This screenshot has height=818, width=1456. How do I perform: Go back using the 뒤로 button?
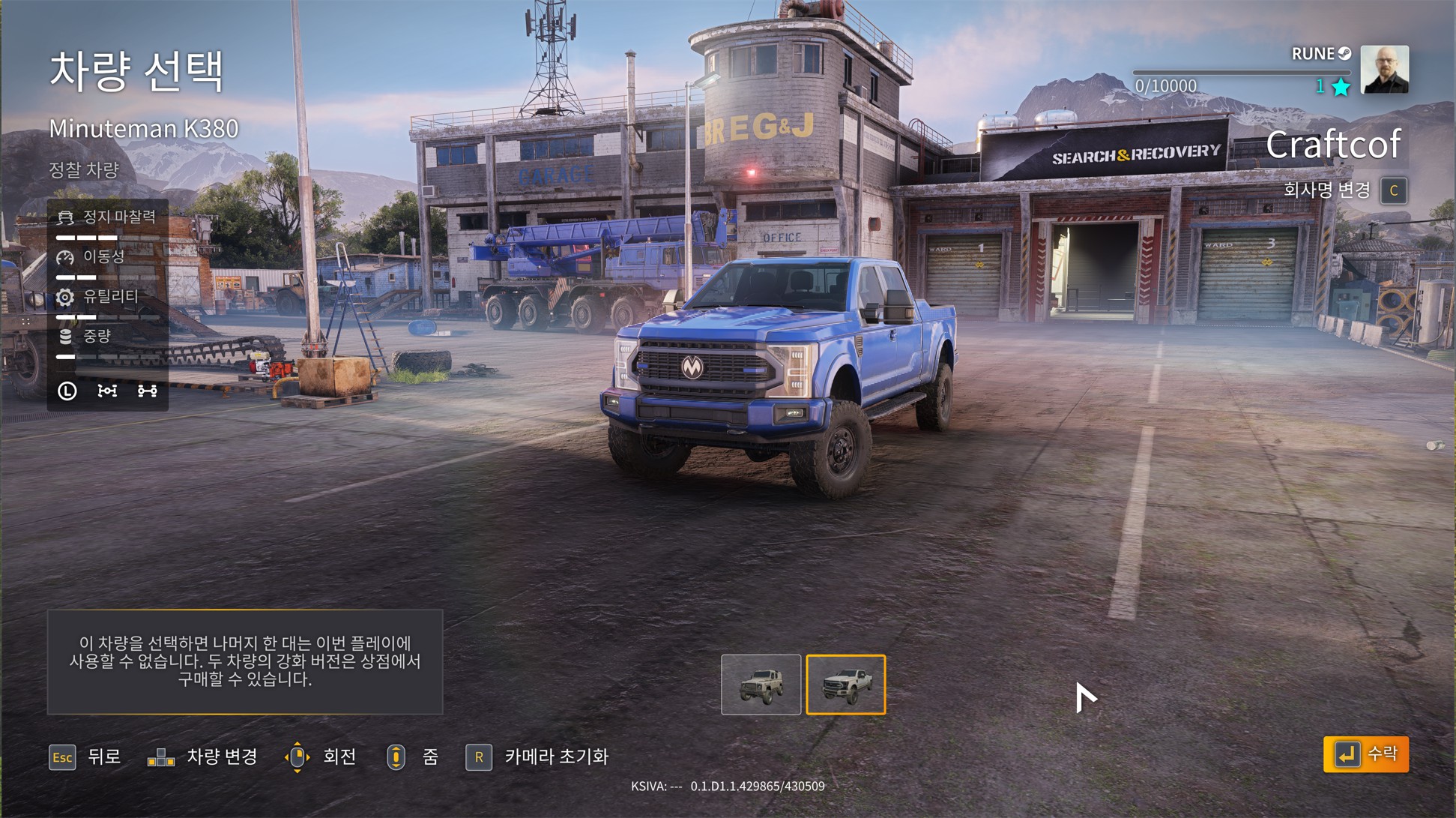tap(85, 757)
